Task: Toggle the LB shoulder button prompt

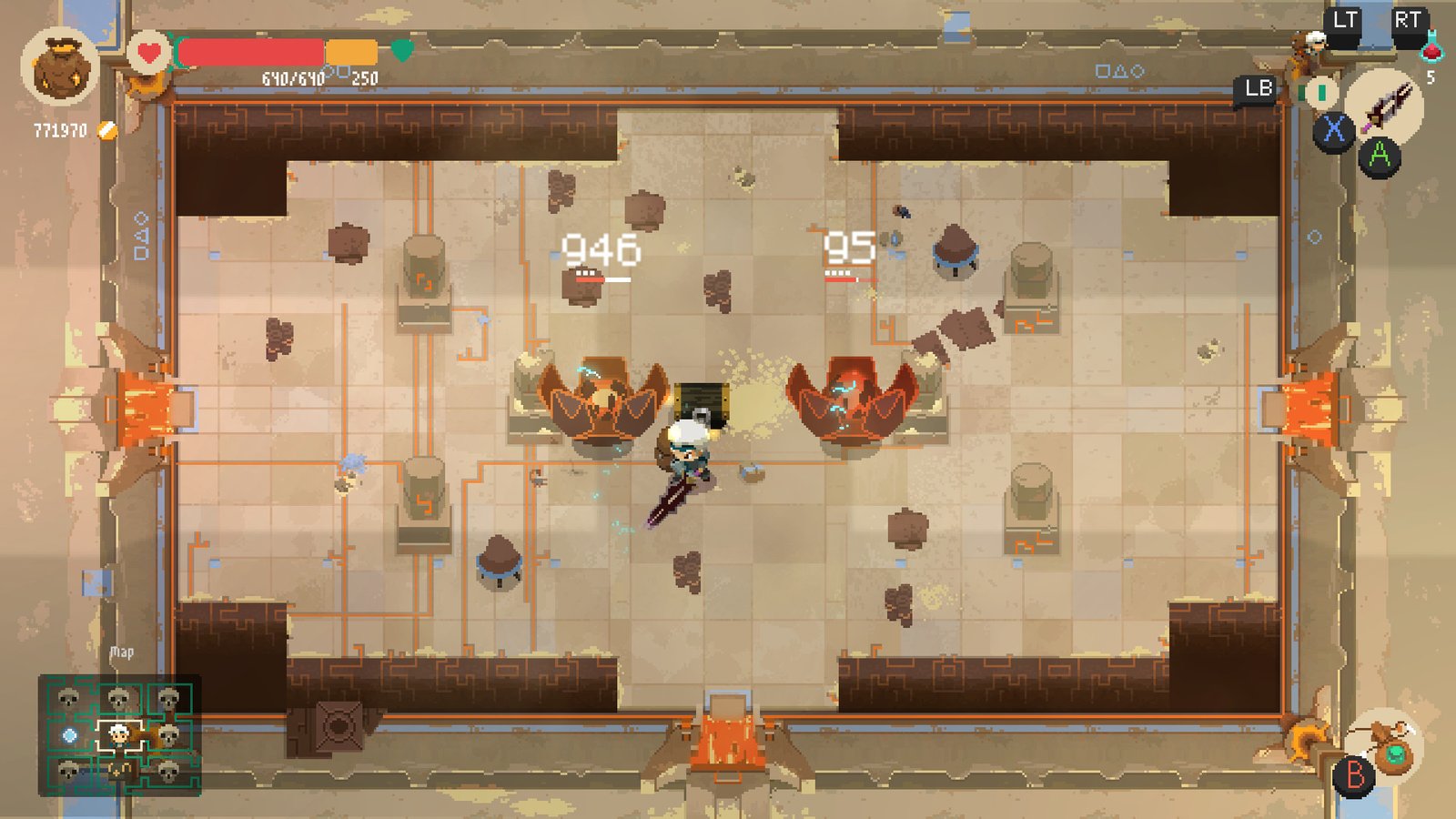Action: pyautogui.click(x=1254, y=90)
